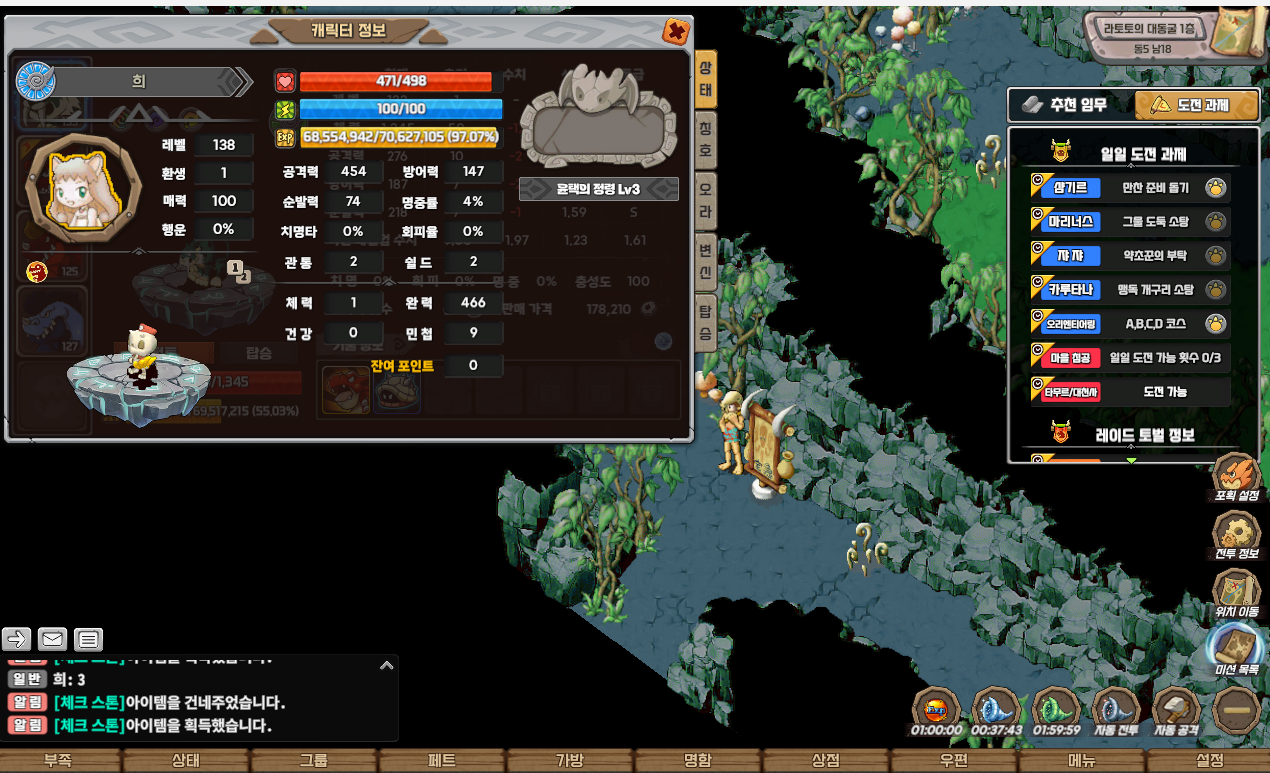Toggle 자동 전투 auto battle

[1116, 709]
